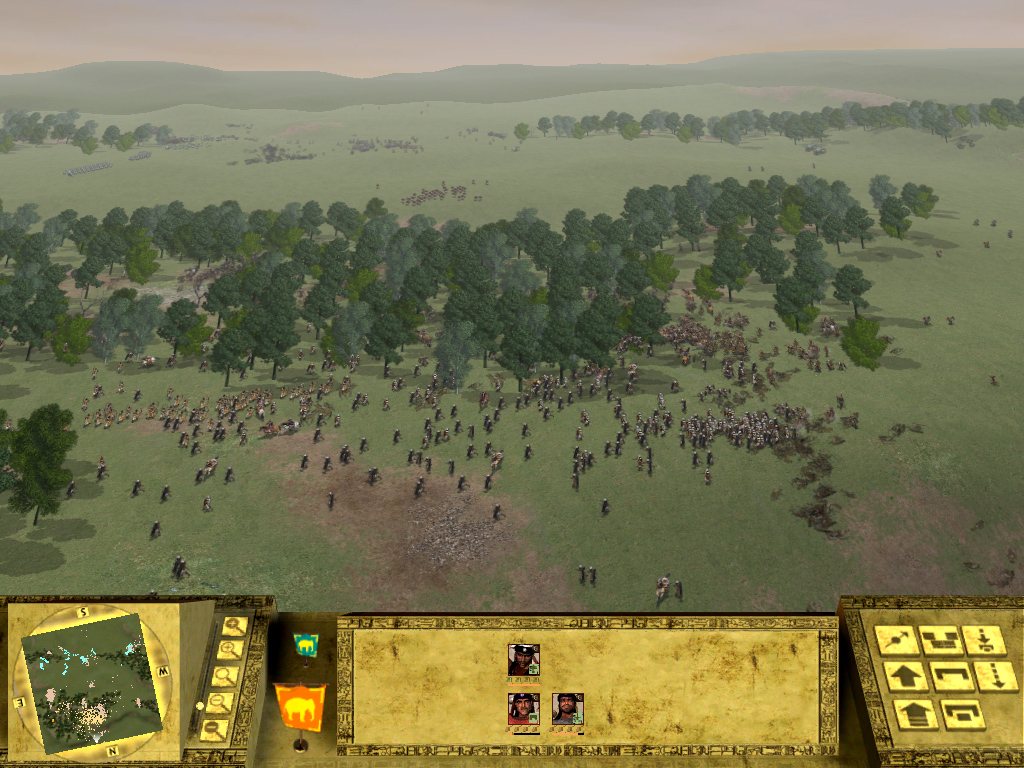The width and height of the screenshot is (1024, 768).
Task: Select the large orange elephant banner
Action: 300,706
